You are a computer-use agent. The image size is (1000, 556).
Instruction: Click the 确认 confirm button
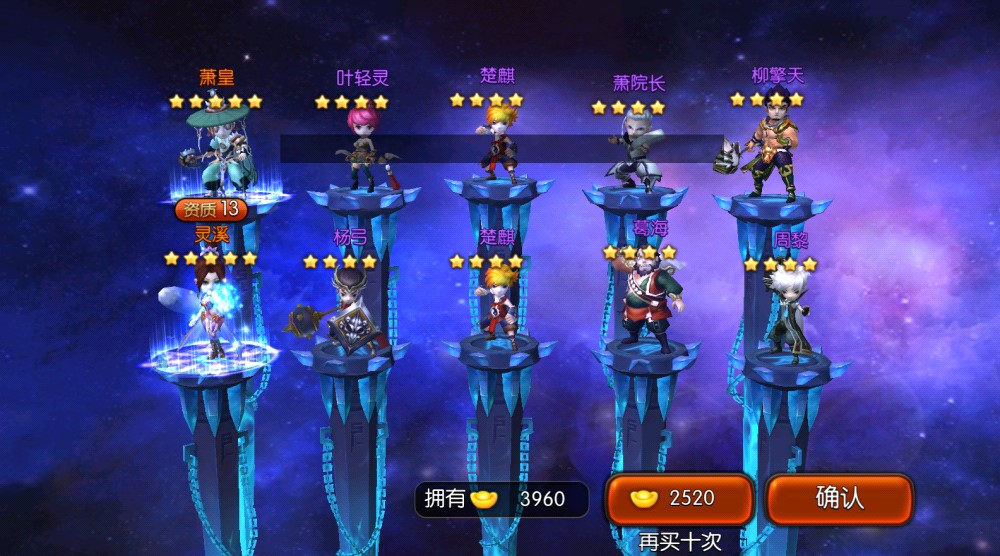click(x=839, y=499)
